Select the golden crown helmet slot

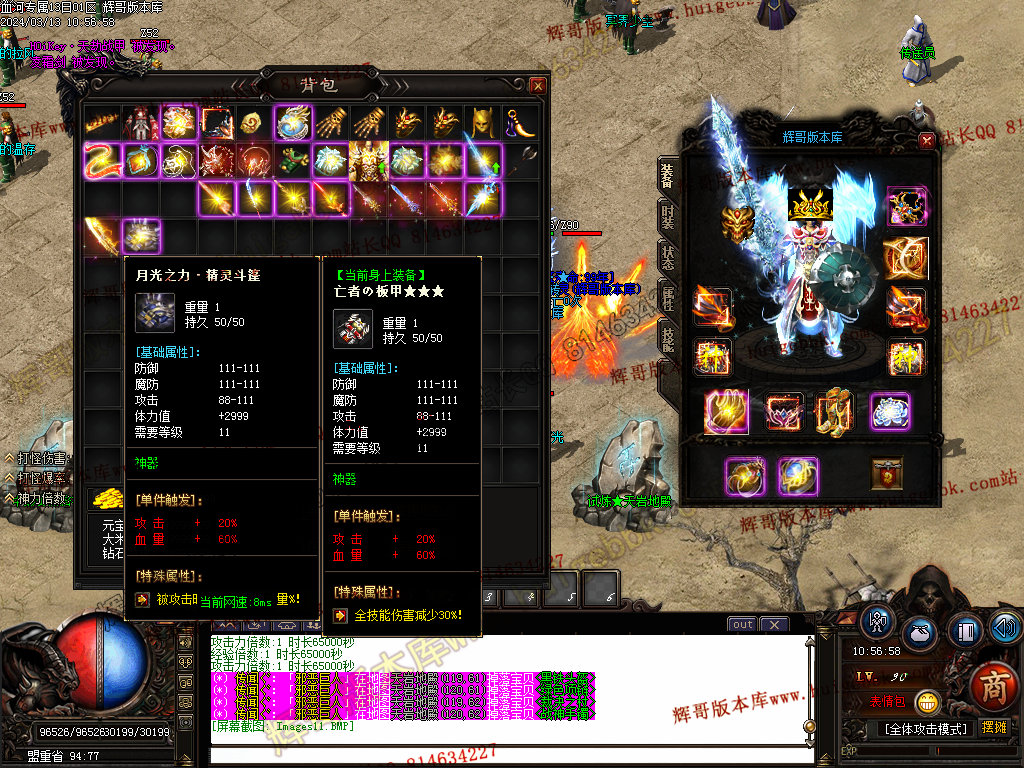coord(812,205)
